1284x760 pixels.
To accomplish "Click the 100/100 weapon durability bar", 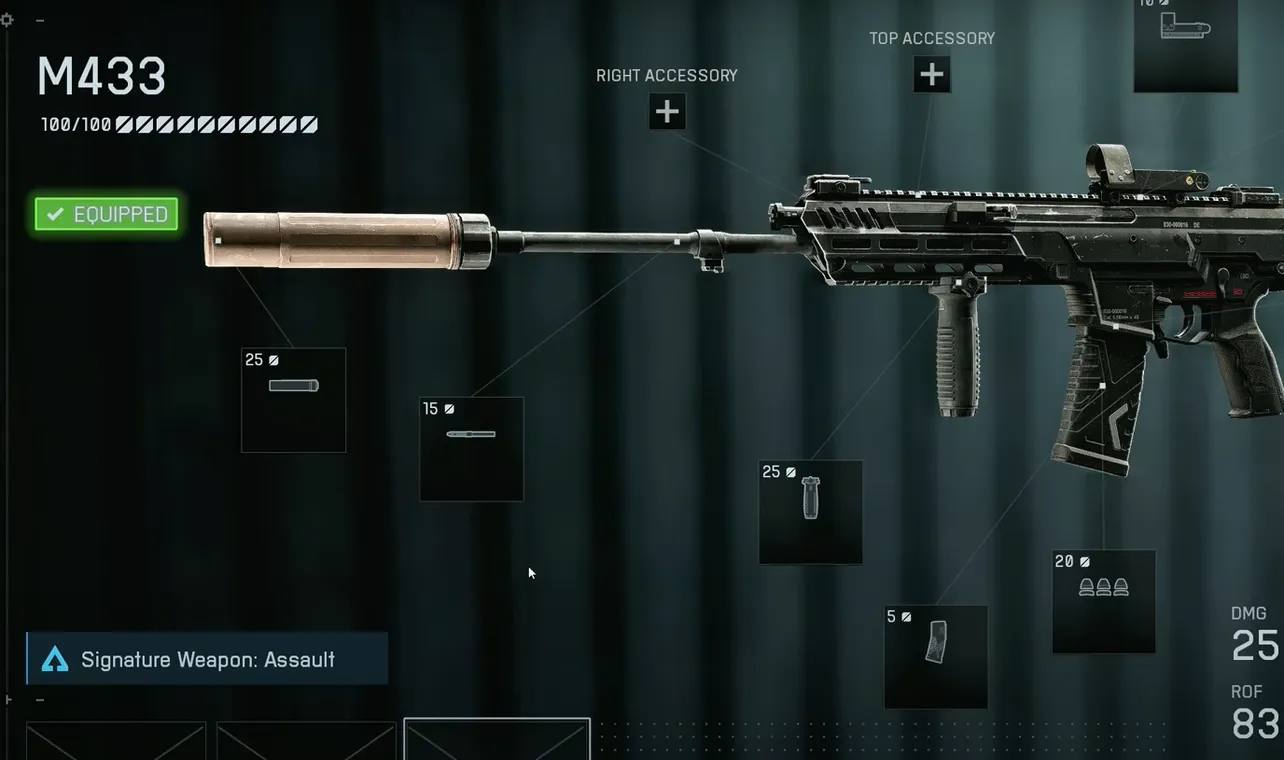I will point(178,124).
